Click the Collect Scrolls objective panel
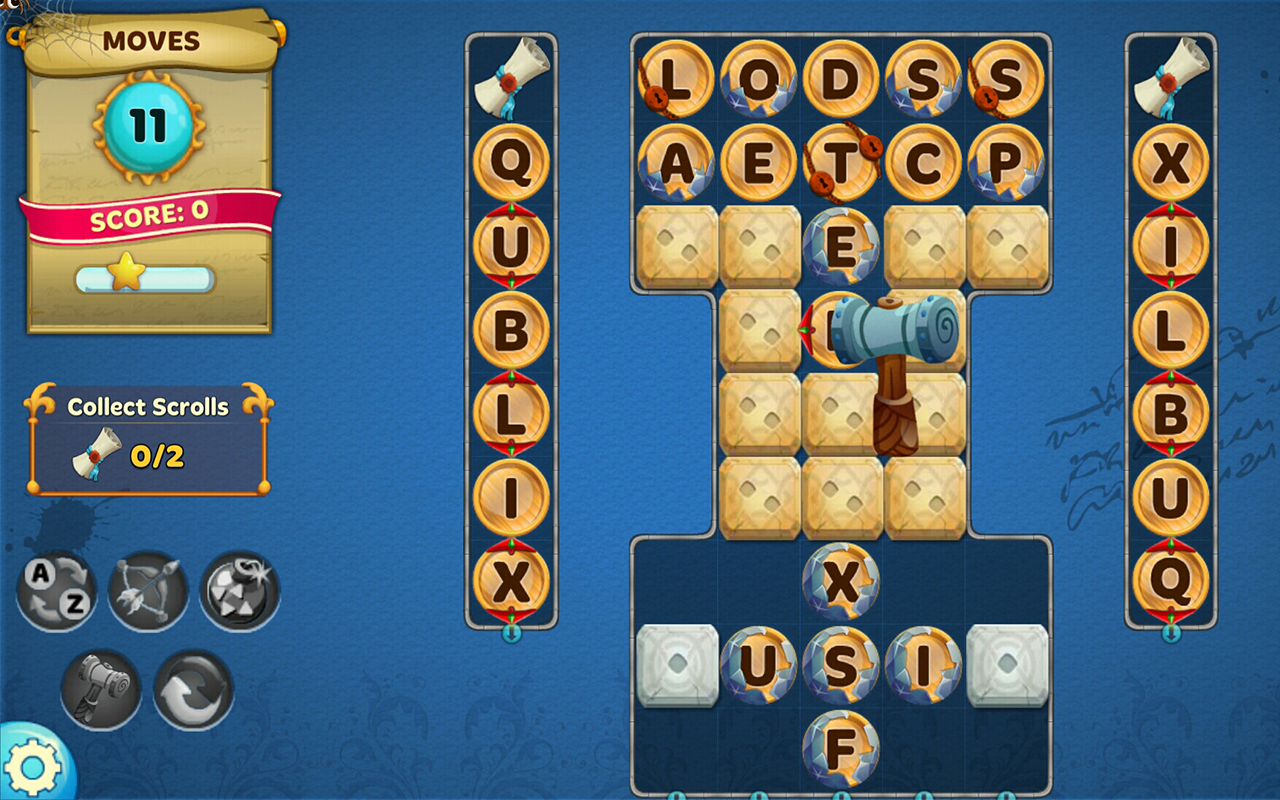The width and height of the screenshot is (1280, 800). coord(148,430)
